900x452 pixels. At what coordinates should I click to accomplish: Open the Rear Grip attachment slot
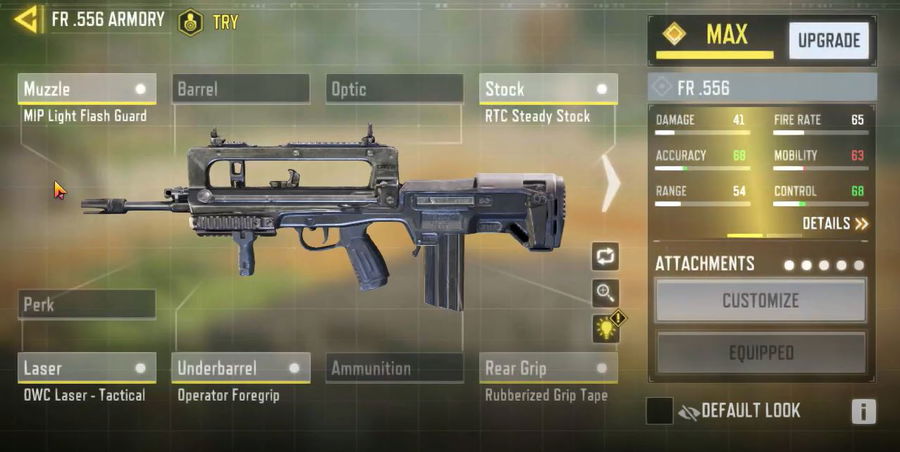click(548, 368)
